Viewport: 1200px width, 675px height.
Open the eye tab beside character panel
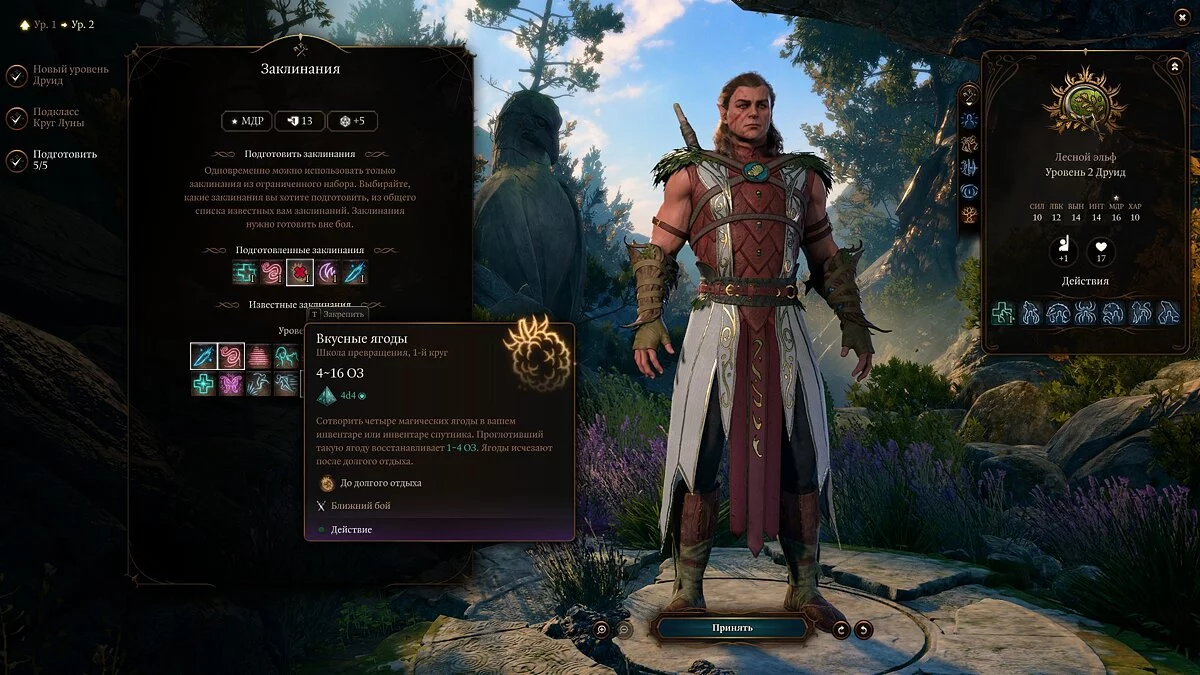[968, 191]
